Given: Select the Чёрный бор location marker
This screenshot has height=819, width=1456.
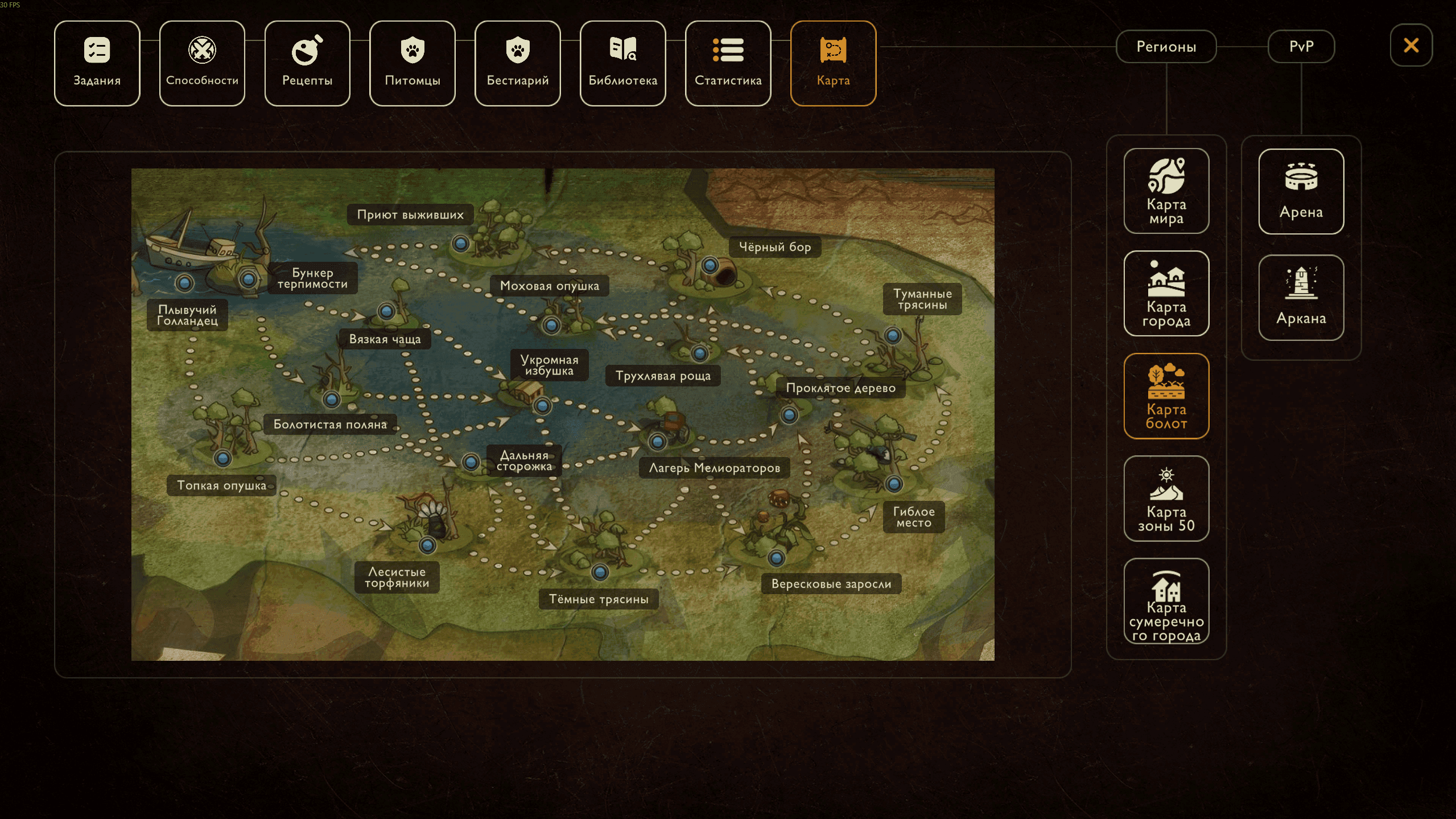Looking at the screenshot, I should pyautogui.click(x=710, y=265).
